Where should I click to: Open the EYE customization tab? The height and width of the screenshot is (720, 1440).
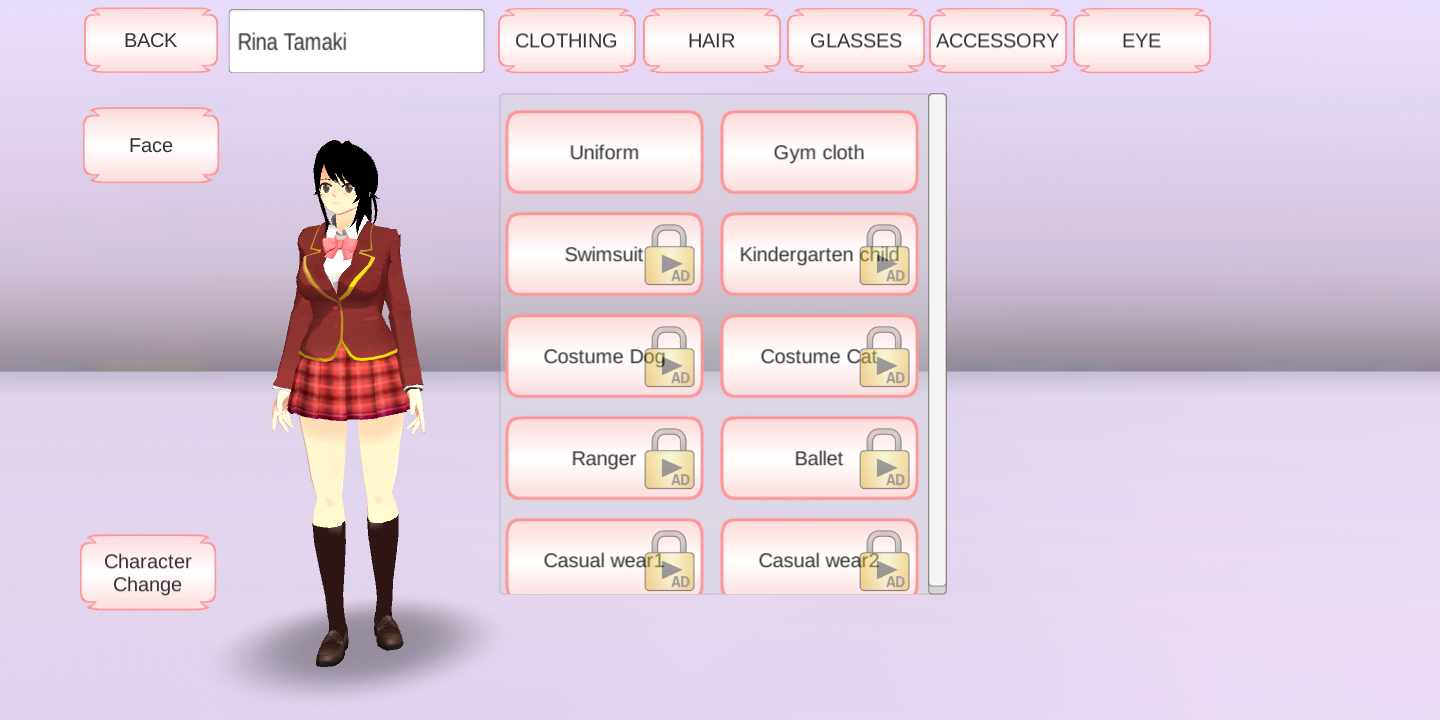[1141, 41]
